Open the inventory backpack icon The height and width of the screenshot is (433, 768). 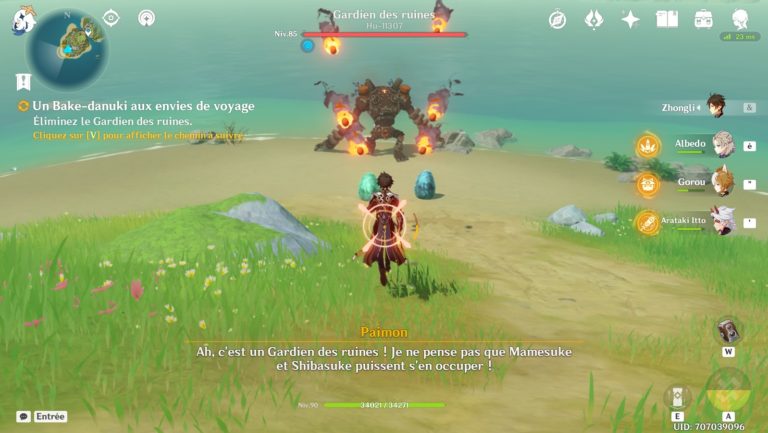pos(704,19)
